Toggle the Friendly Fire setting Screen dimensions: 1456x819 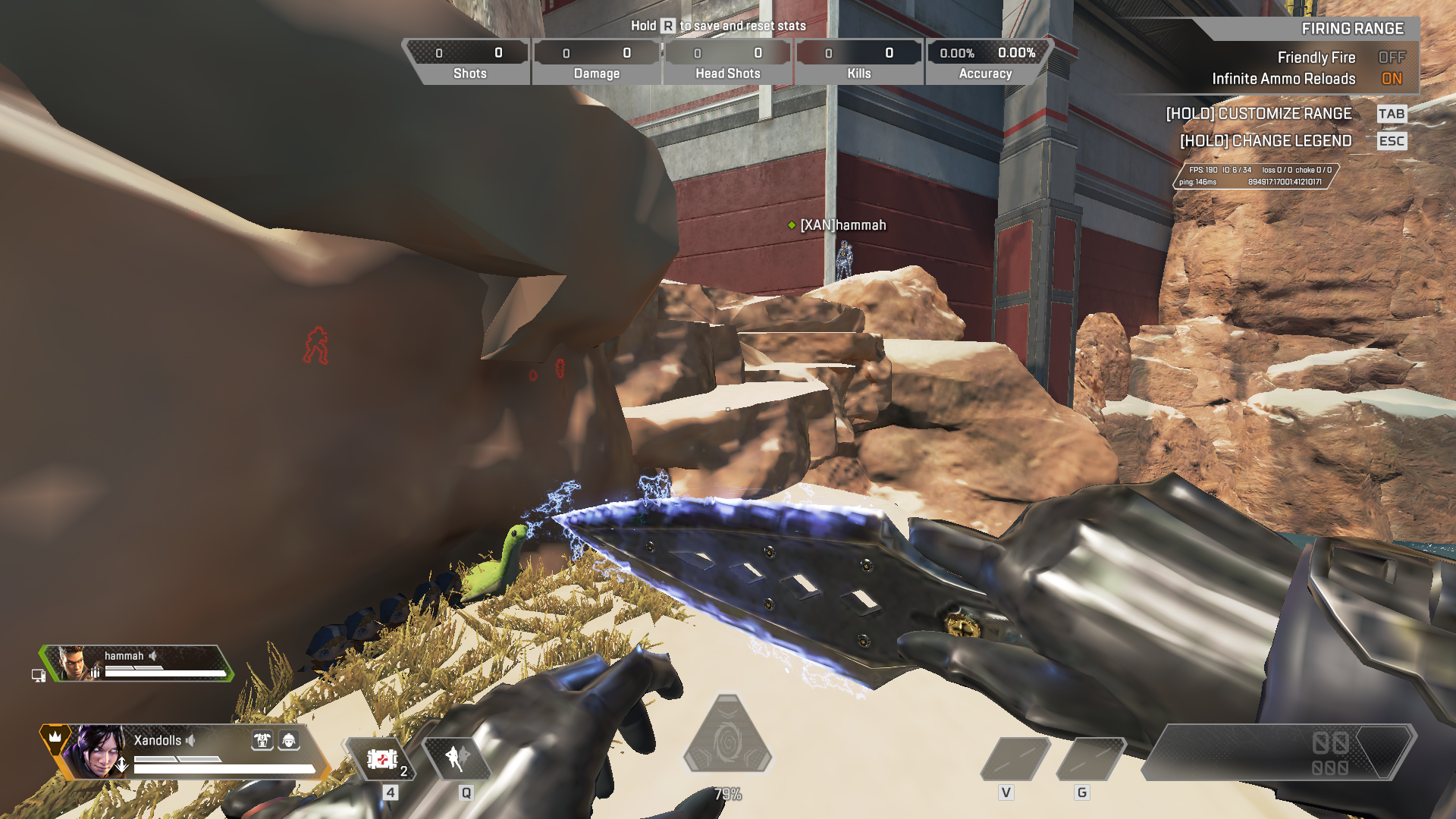click(1391, 58)
